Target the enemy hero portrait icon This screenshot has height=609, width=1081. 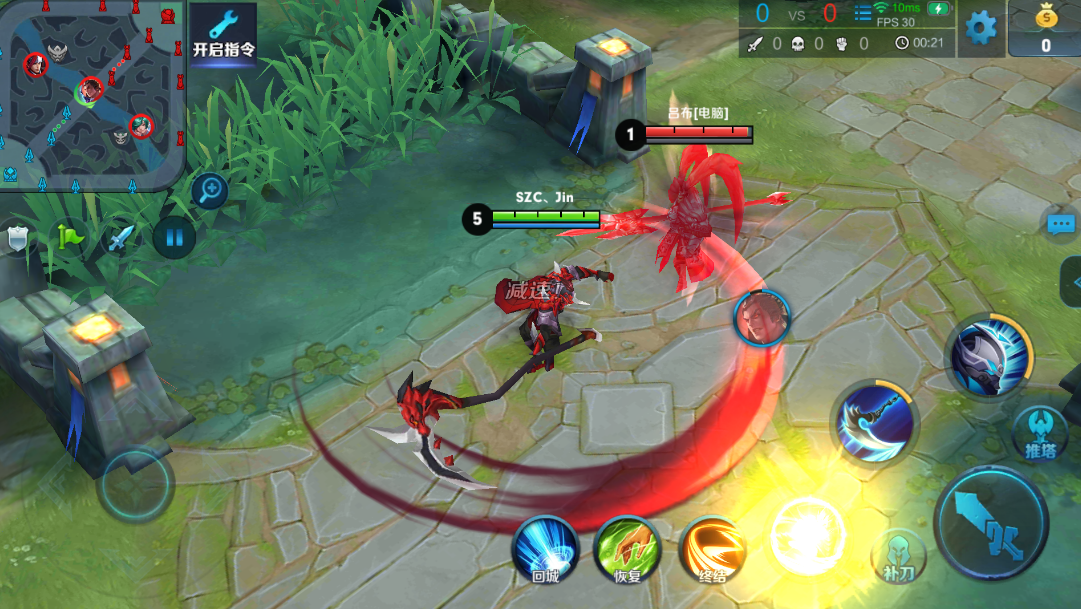coord(763,317)
